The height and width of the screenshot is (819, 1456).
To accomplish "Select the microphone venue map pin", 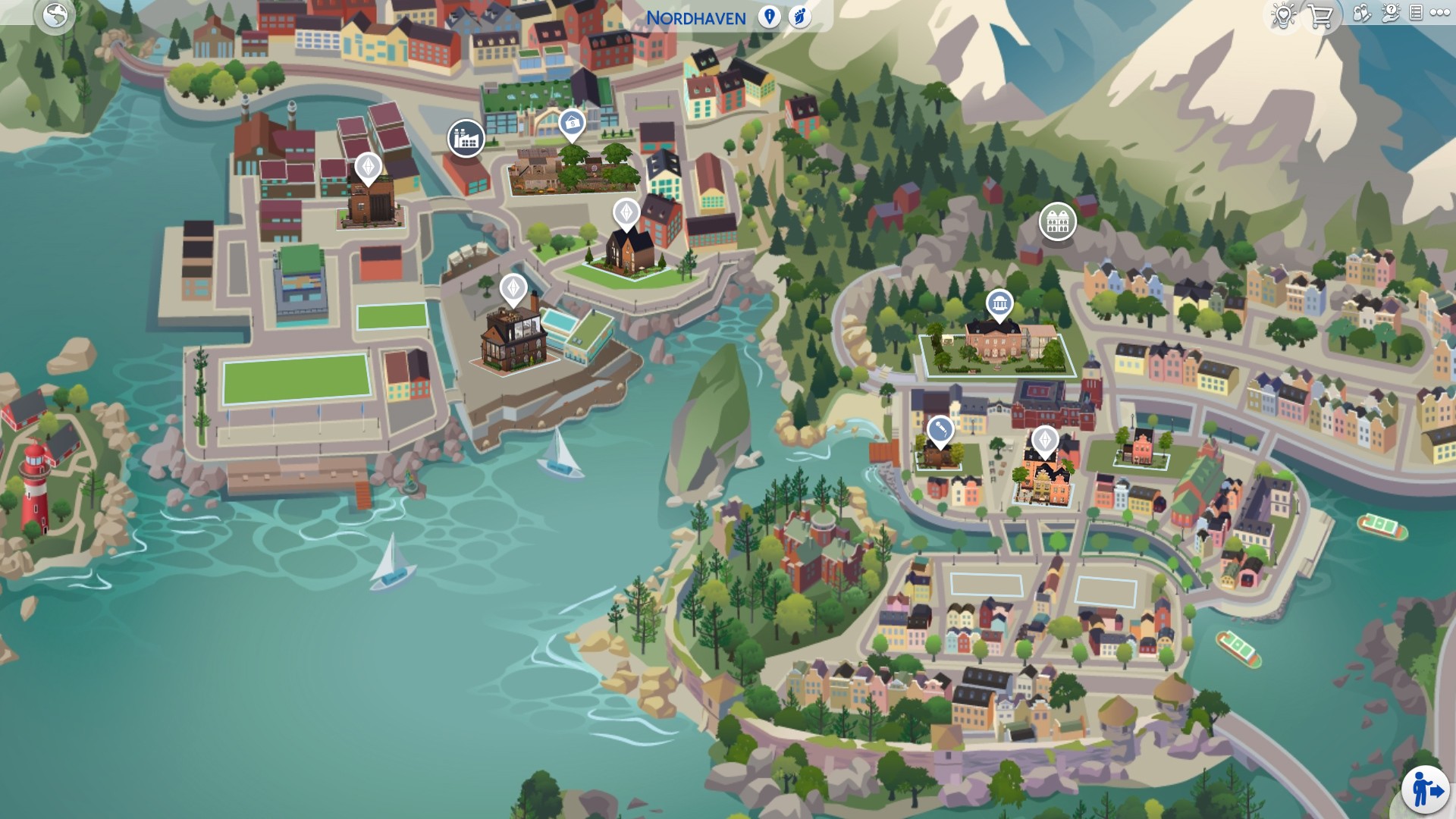I will click(940, 431).
